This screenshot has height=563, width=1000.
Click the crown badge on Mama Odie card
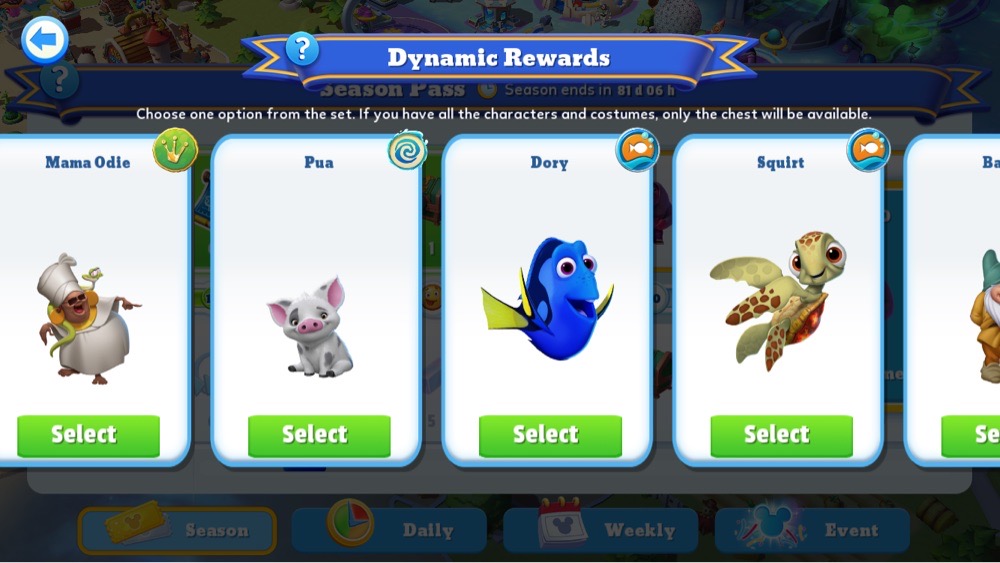point(175,151)
